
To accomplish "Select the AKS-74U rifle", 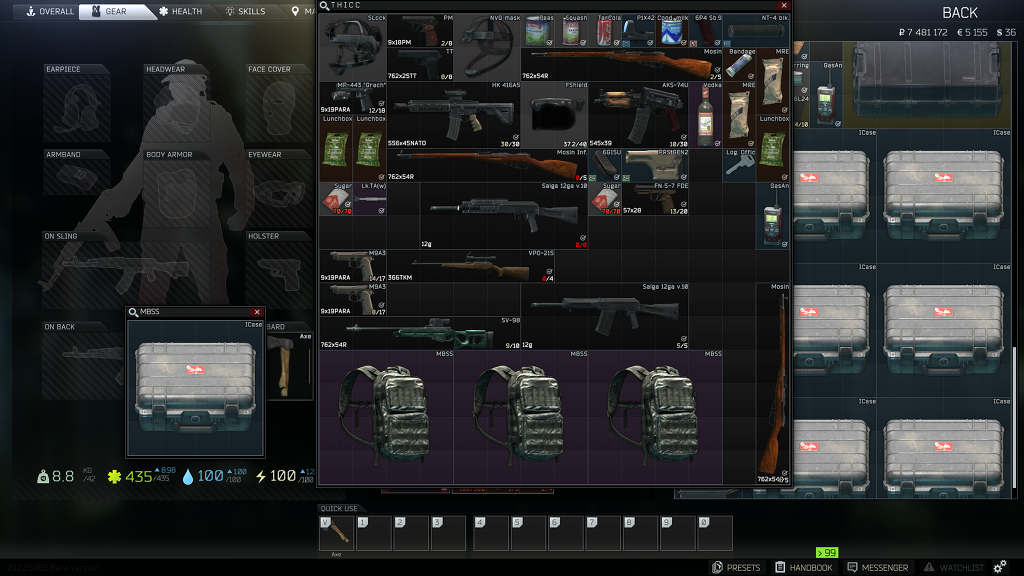I will click(x=638, y=115).
